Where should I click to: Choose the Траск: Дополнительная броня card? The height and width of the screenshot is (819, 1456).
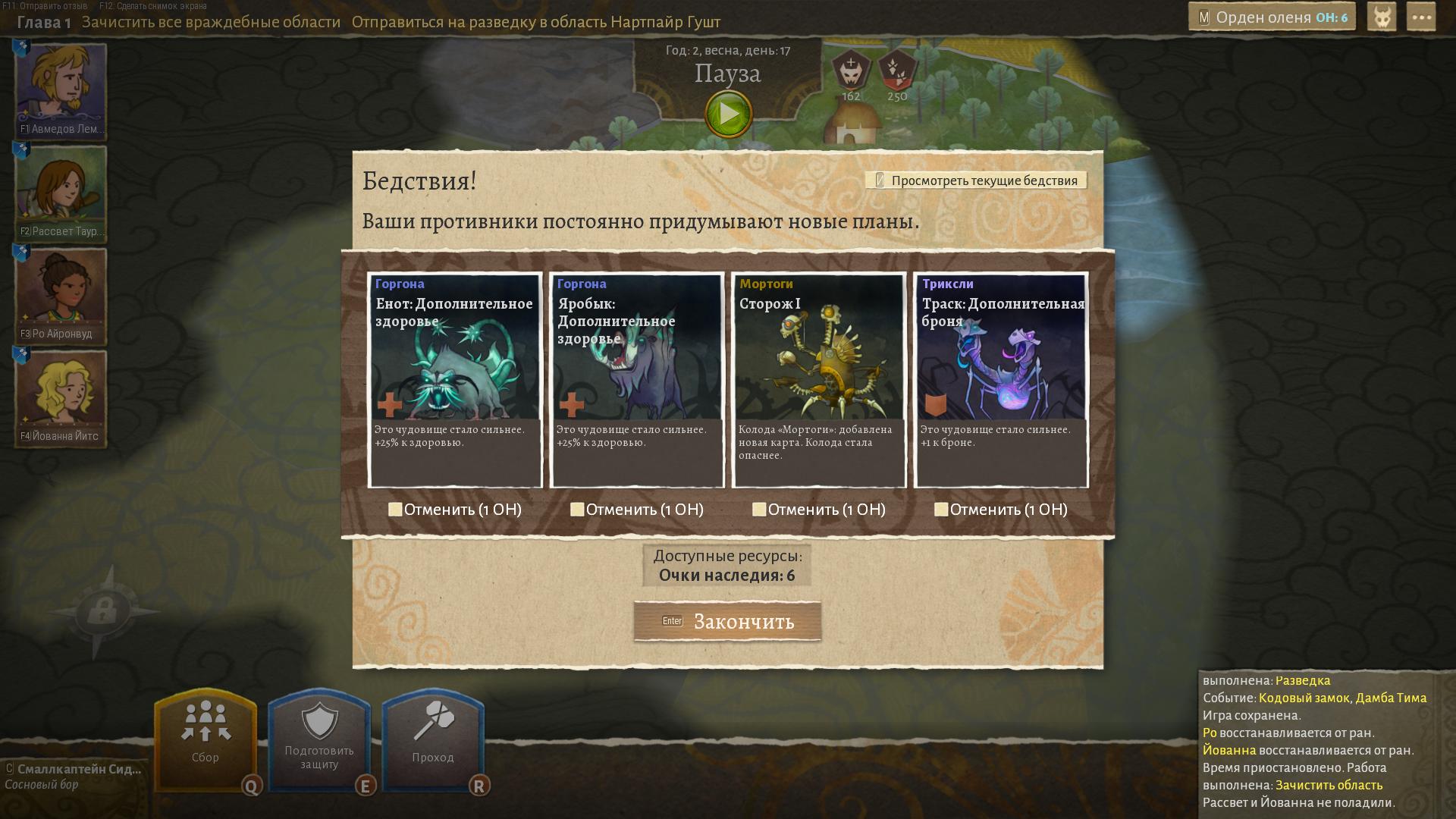[1001, 379]
